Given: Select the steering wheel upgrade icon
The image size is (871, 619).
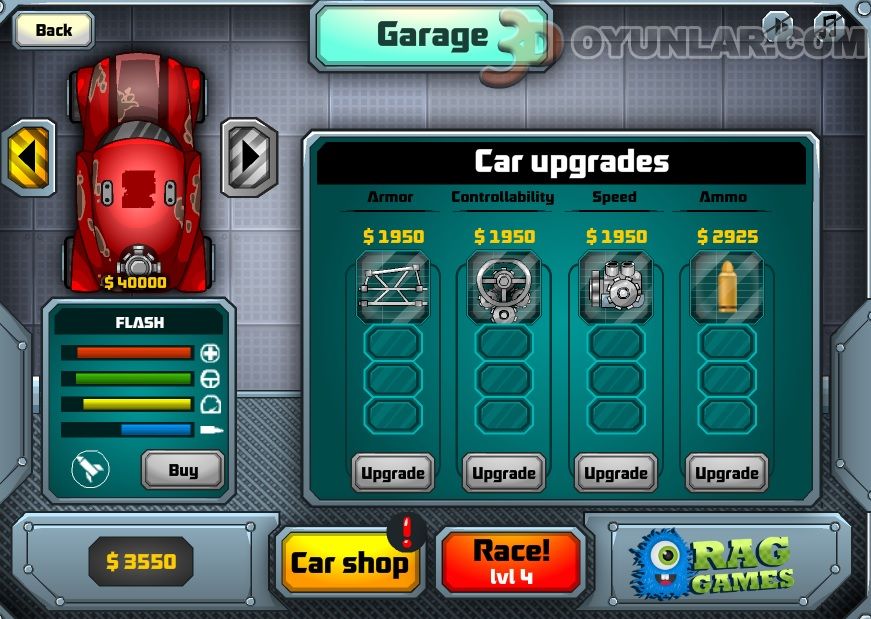Looking at the screenshot, I should (x=503, y=286).
